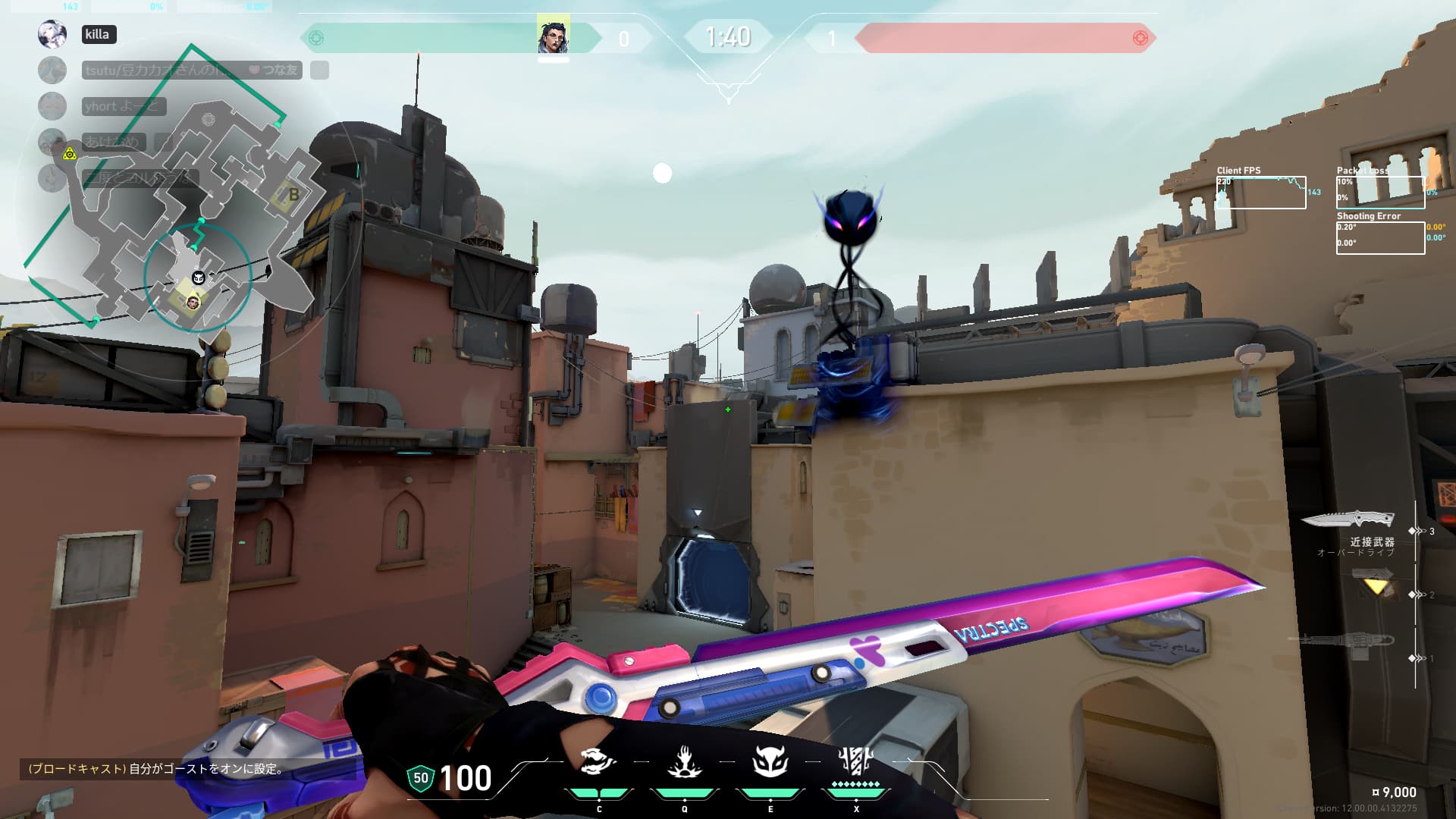Select the yellow triangle weapon slot
The width and height of the screenshot is (1456, 819).
point(1373,585)
